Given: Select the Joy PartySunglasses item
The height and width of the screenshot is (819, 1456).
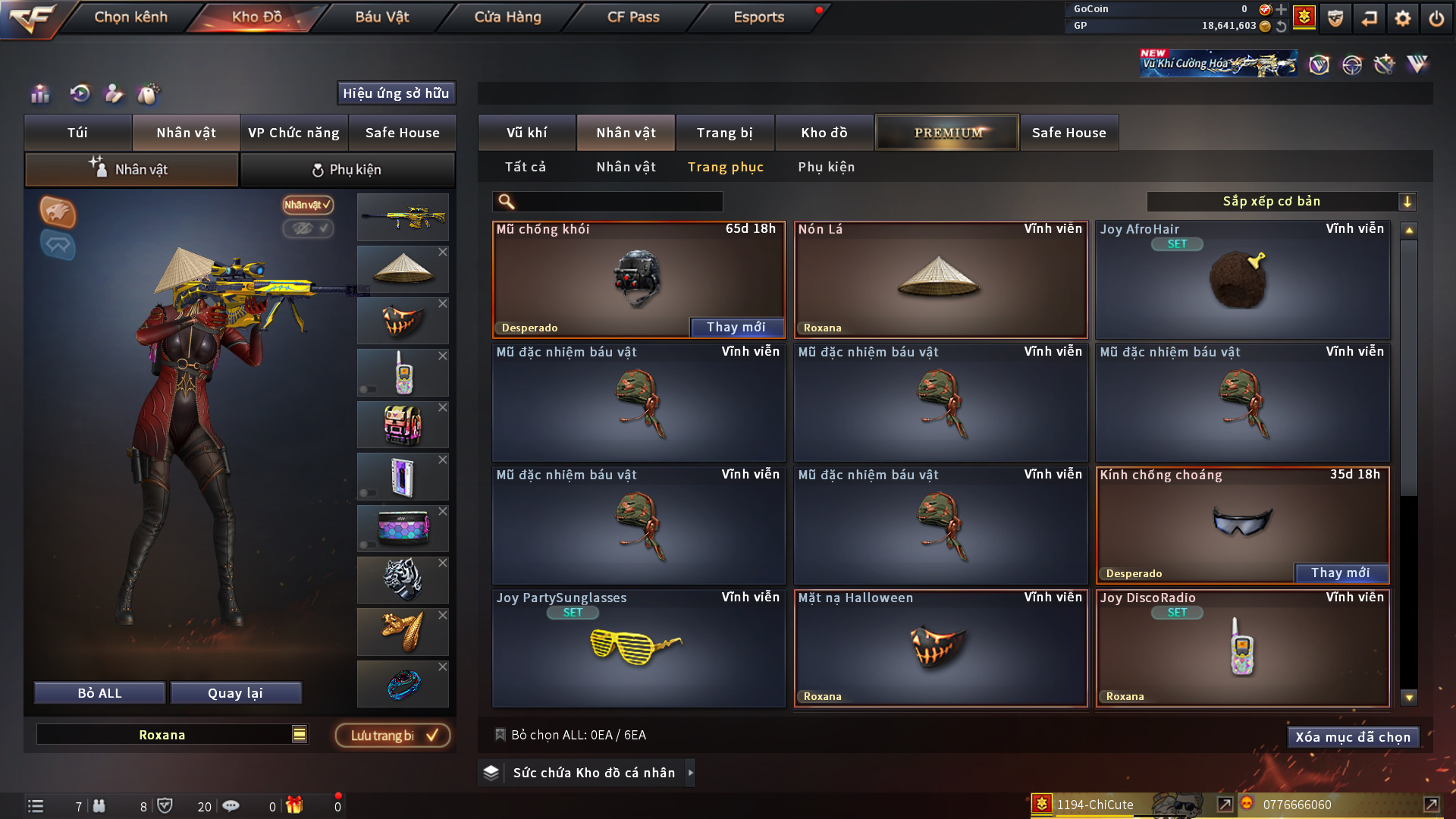Looking at the screenshot, I should (638, 648).
